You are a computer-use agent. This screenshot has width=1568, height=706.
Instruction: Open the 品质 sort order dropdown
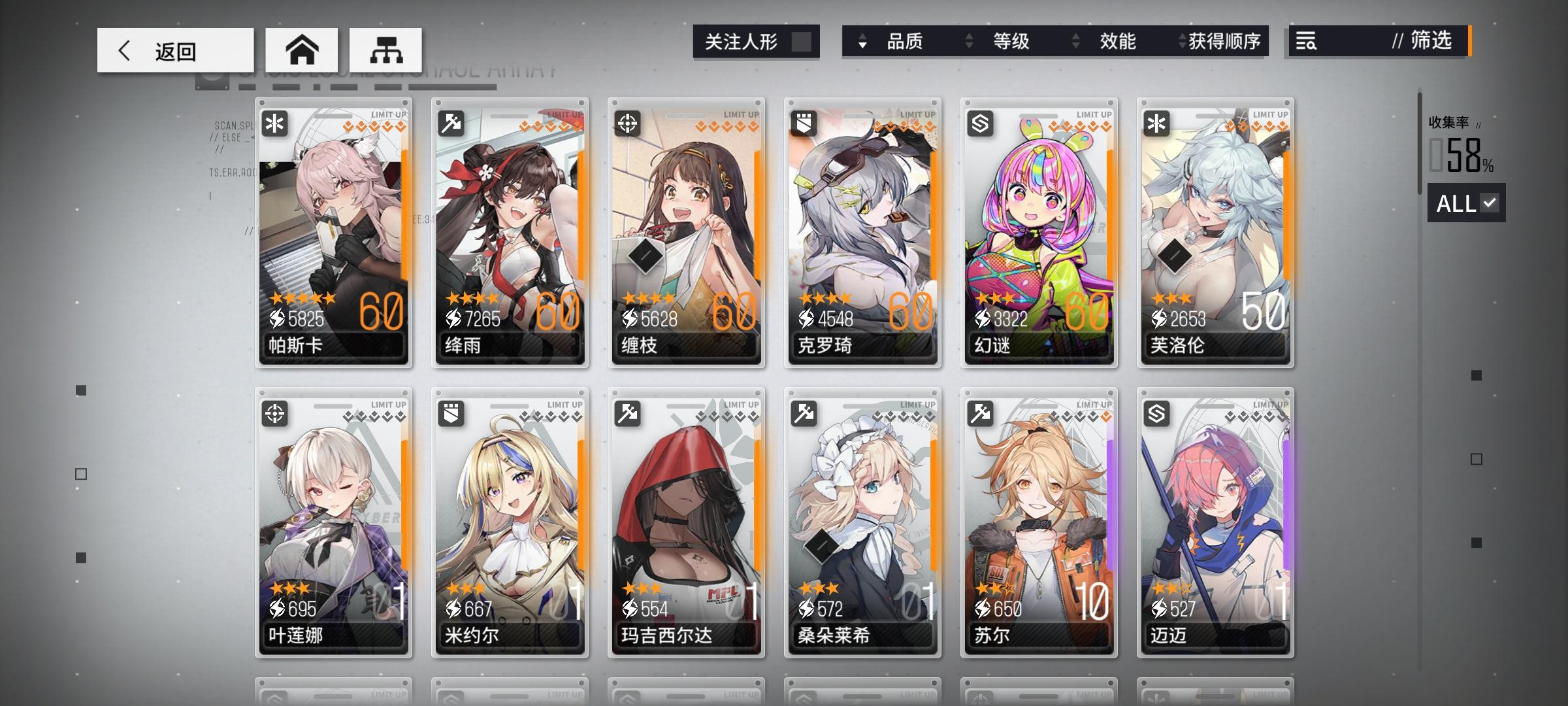point(864,42)
